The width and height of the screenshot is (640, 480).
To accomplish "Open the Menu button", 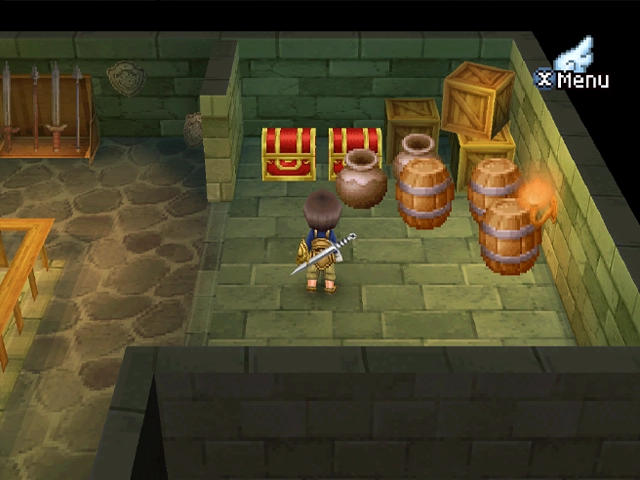I will pyautogui.click(x=572, y=77).
